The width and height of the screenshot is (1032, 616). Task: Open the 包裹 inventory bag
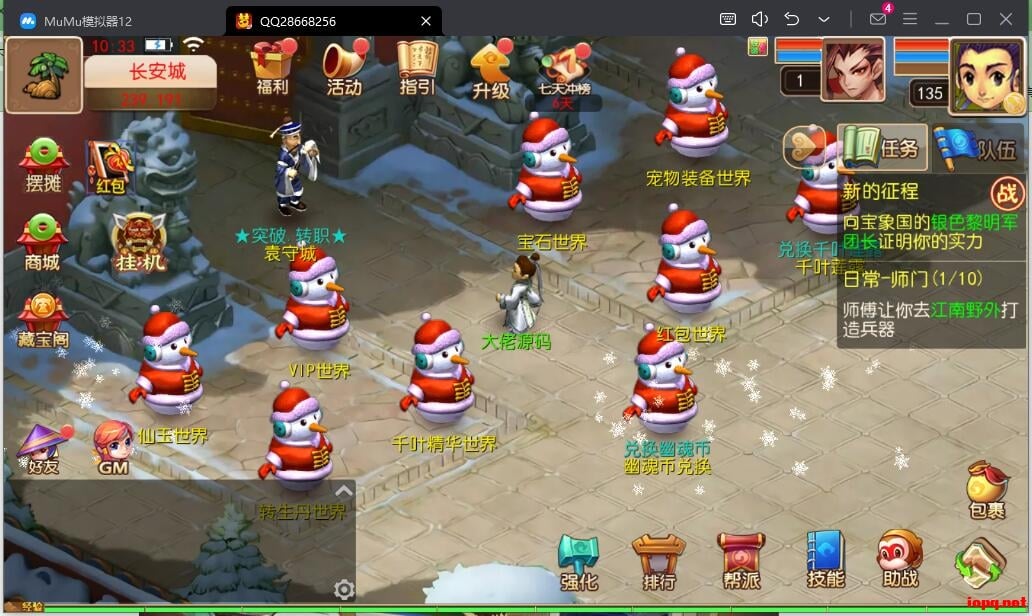tap(986, 490)
